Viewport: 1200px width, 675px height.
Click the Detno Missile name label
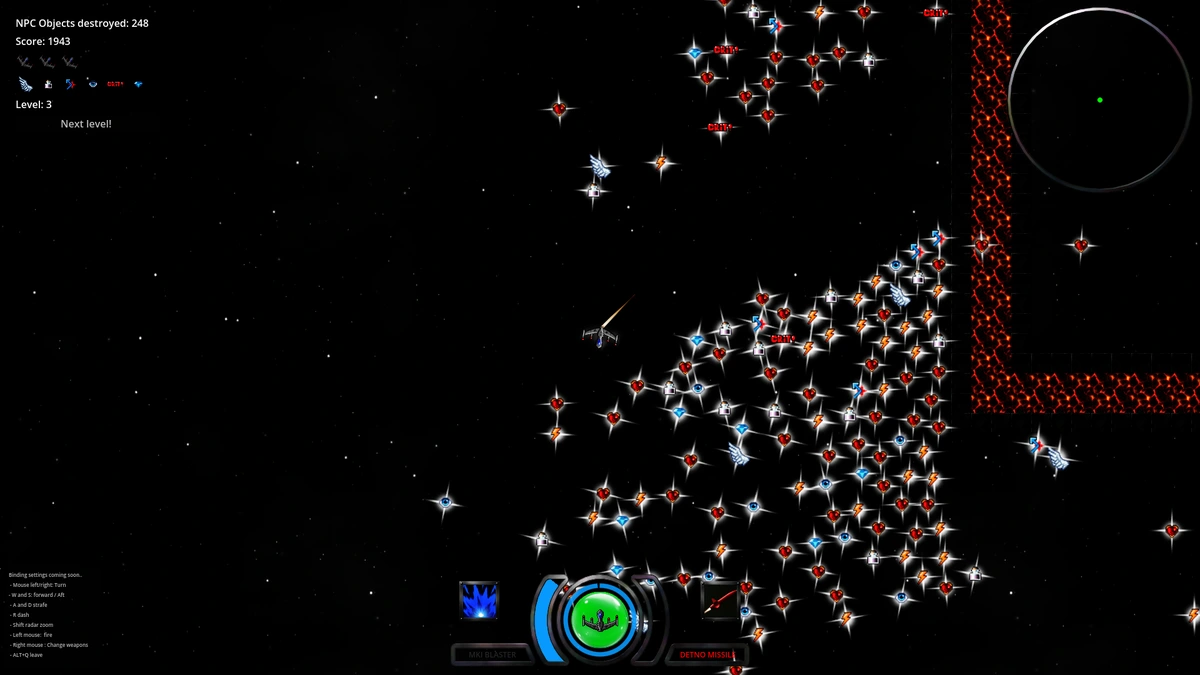coord(707,655)
